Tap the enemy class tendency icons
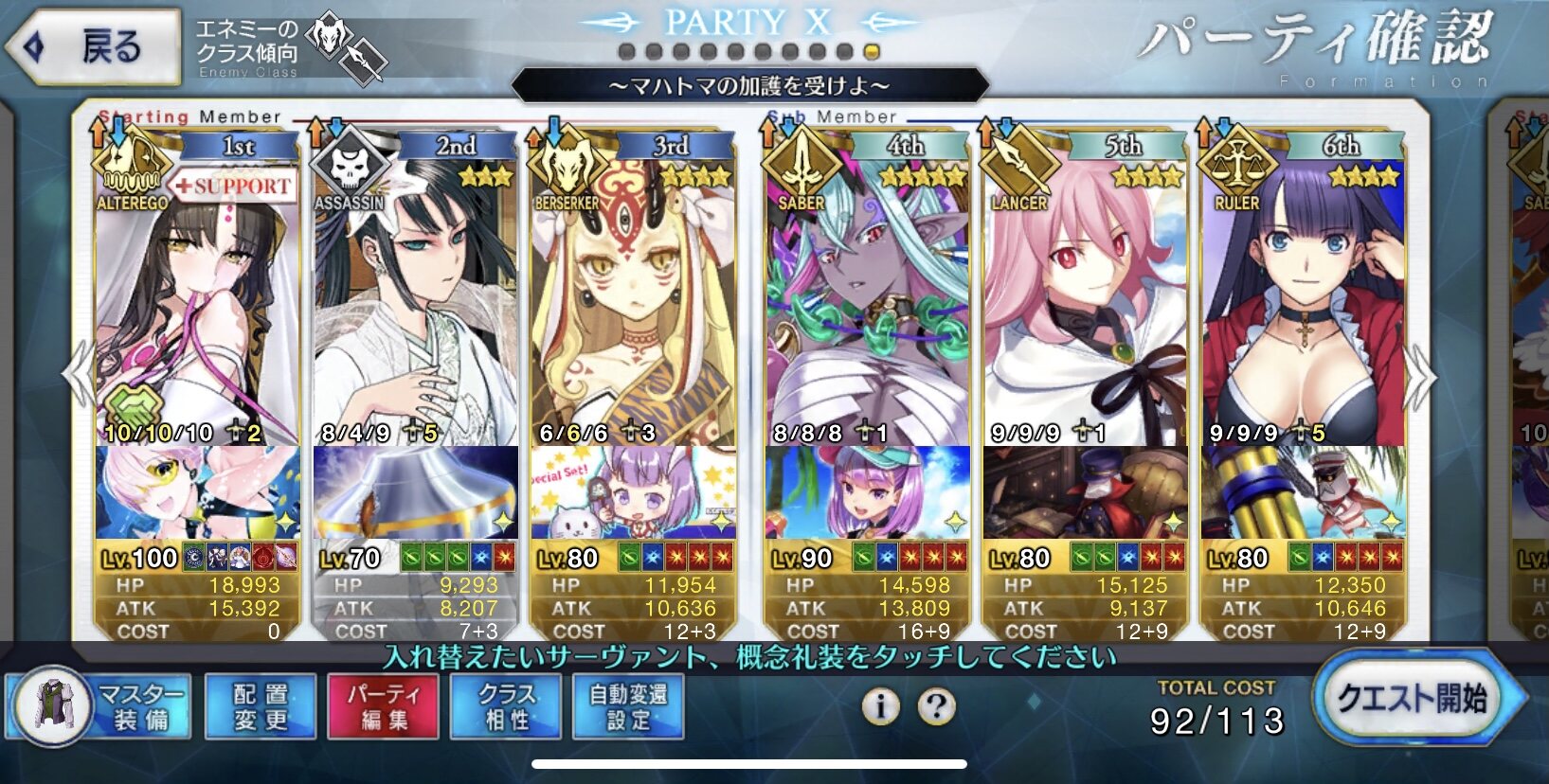The height and width of the screenshot is (784, 1549). (351, 47)
